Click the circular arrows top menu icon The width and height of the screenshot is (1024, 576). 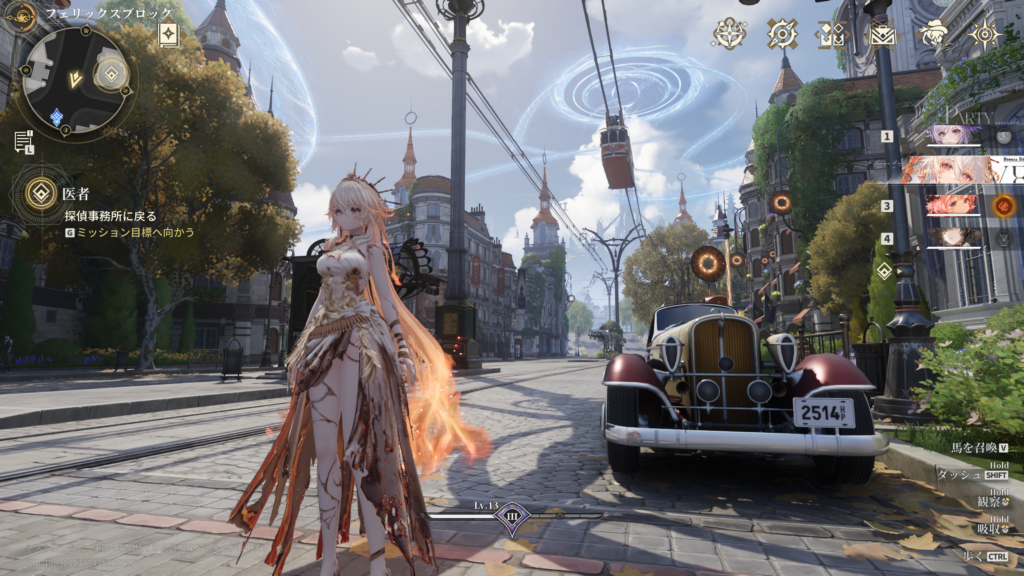[x=781, y=34]
